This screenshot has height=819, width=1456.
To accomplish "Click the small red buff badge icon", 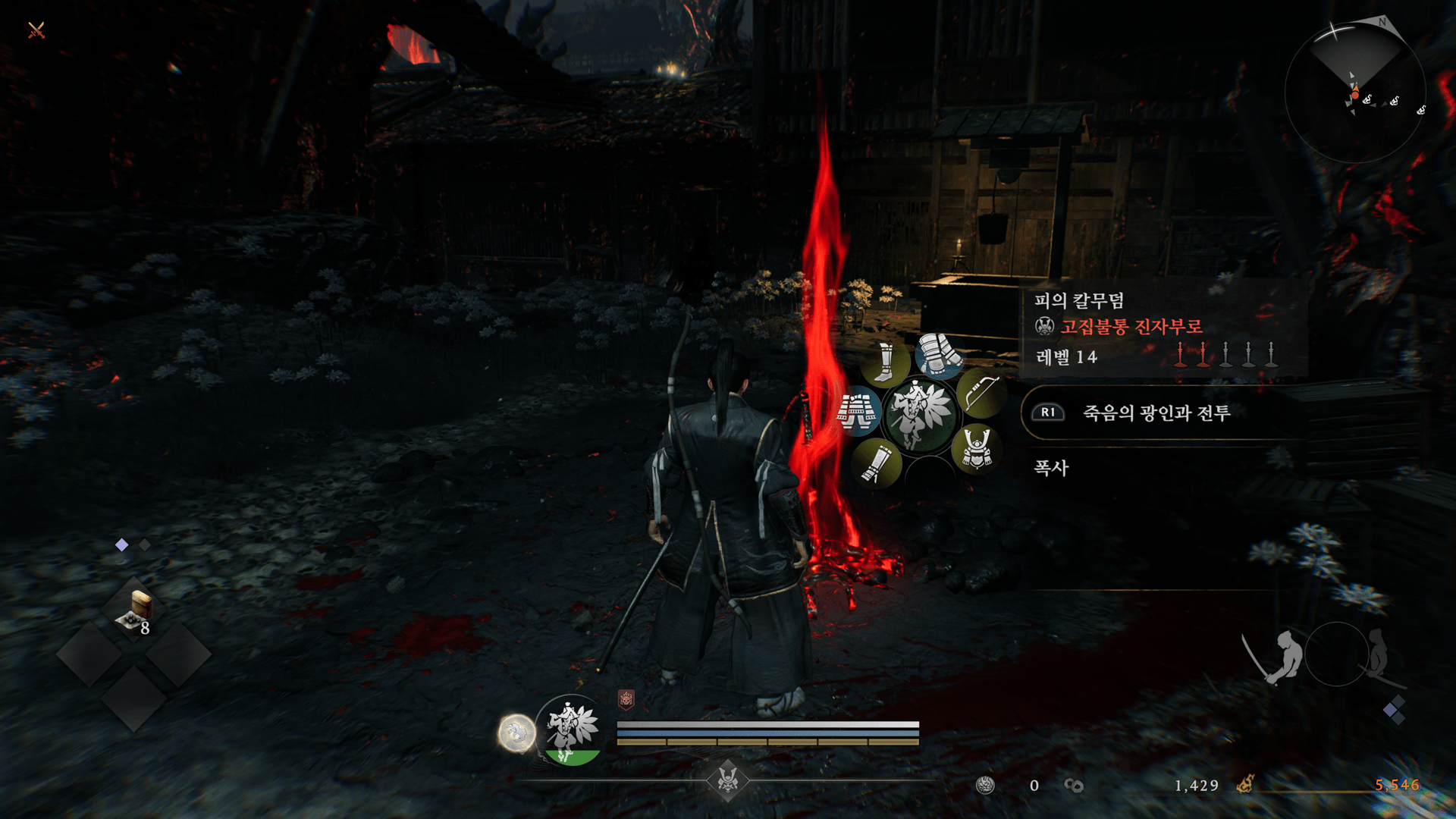I will 626,699.
